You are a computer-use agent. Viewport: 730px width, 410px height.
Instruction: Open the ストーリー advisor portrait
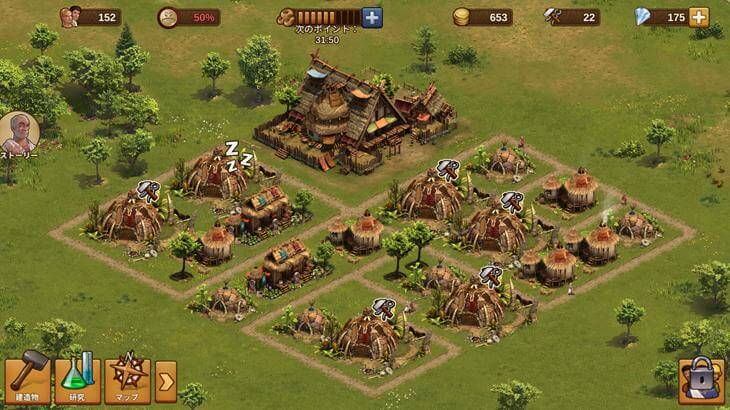(19, 133)
